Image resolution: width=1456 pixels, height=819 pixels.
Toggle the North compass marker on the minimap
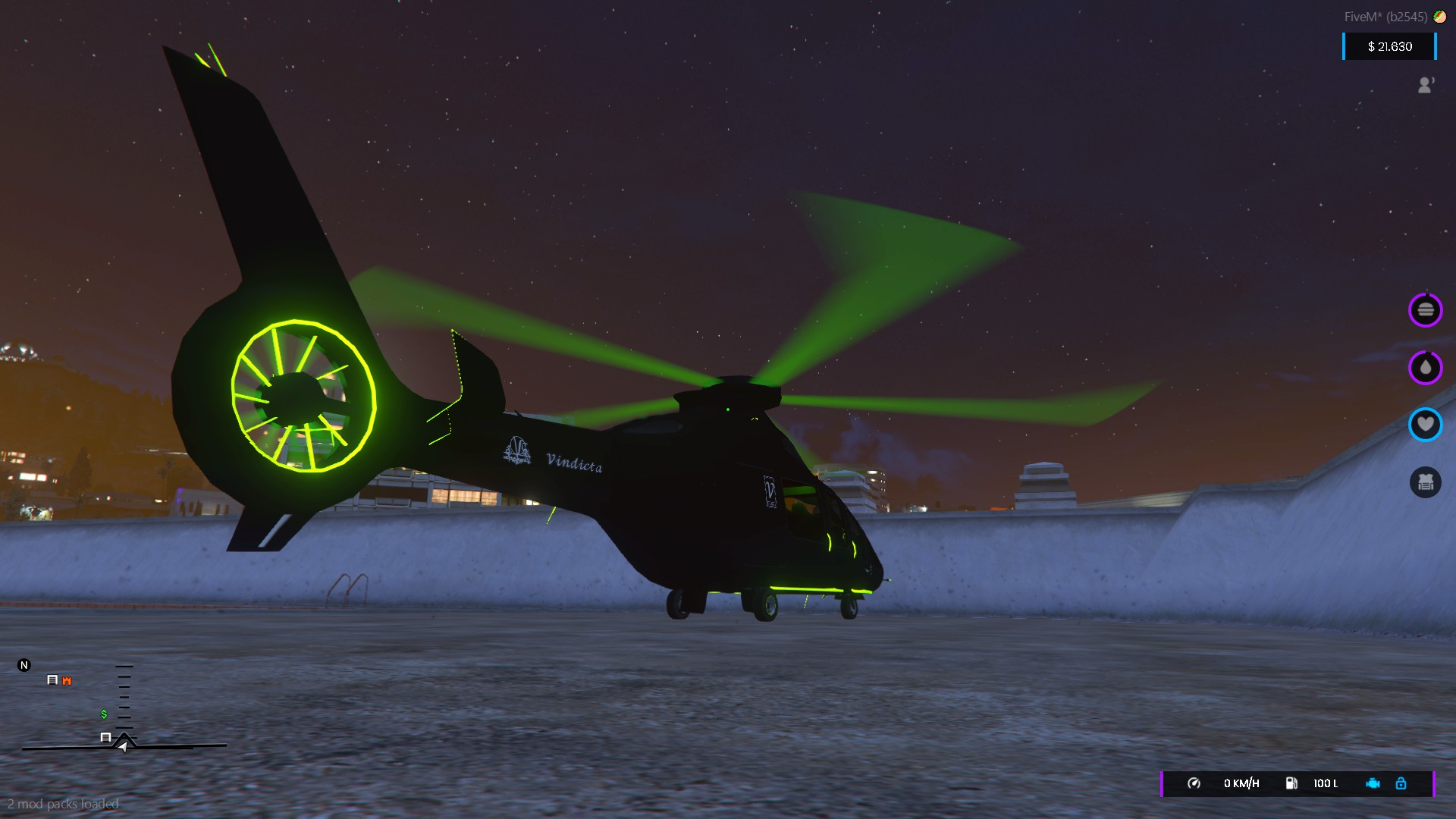tap(24, 664)
